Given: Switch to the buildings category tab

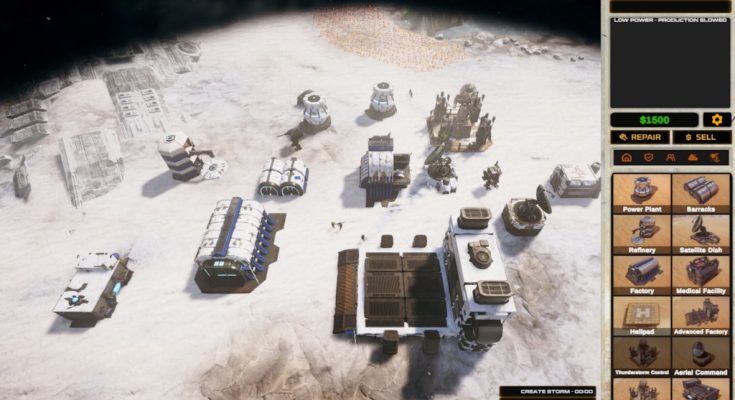Looking at the screenshot, I should point(626,158).
